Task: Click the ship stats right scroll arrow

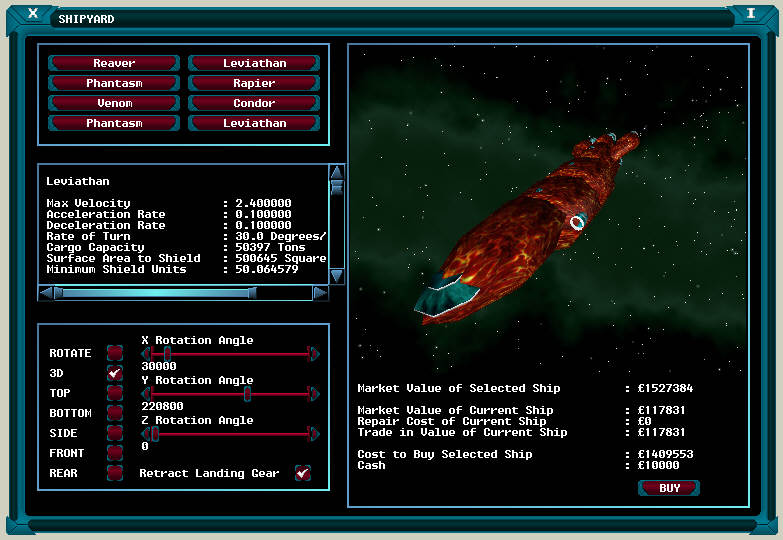Action: pos(320,293)
